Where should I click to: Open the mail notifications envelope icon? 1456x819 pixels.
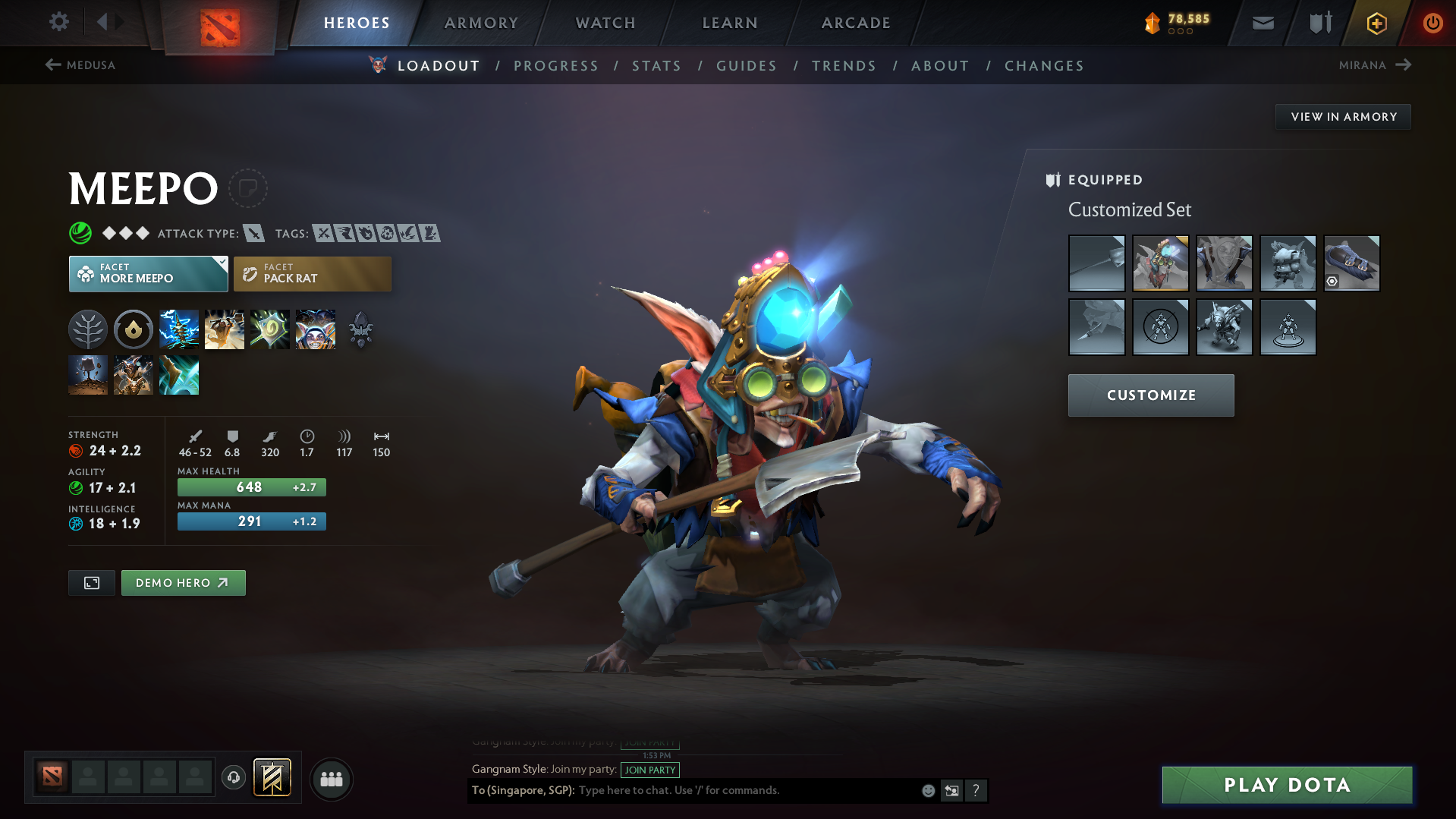[x=1262, y=22]
